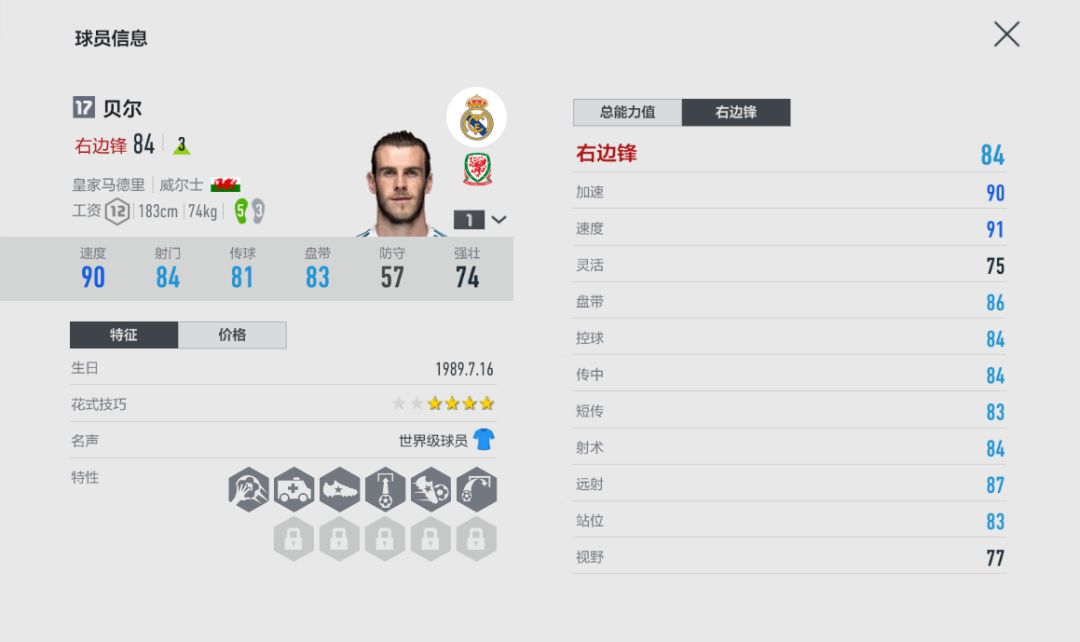Image resolution: width=1080 pixels, height=642 pixels.
Task: Select the ball-to-goal straight shot trait
Action: (385, 490)
